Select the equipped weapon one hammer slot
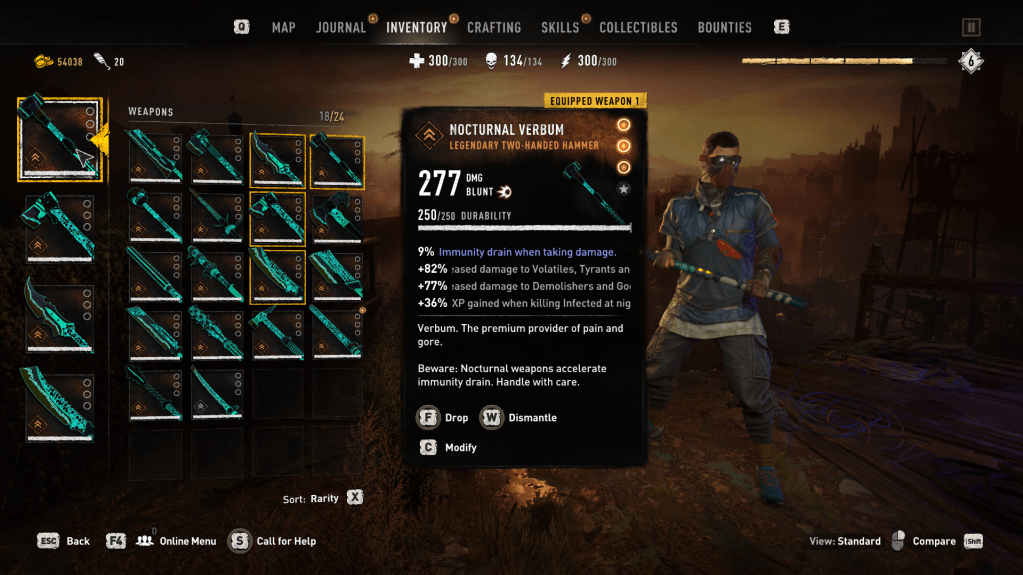Viewport: 1023px width, 575px height. pos(60,139)
